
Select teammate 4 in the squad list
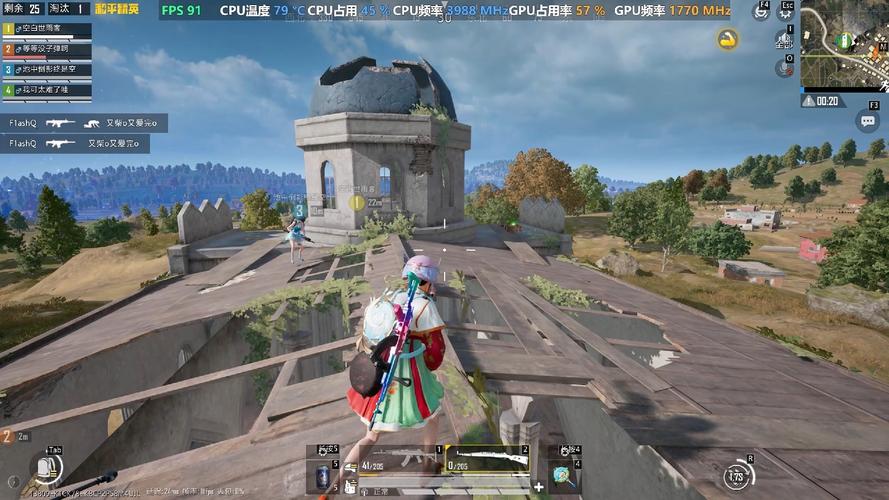click(46, 90)
